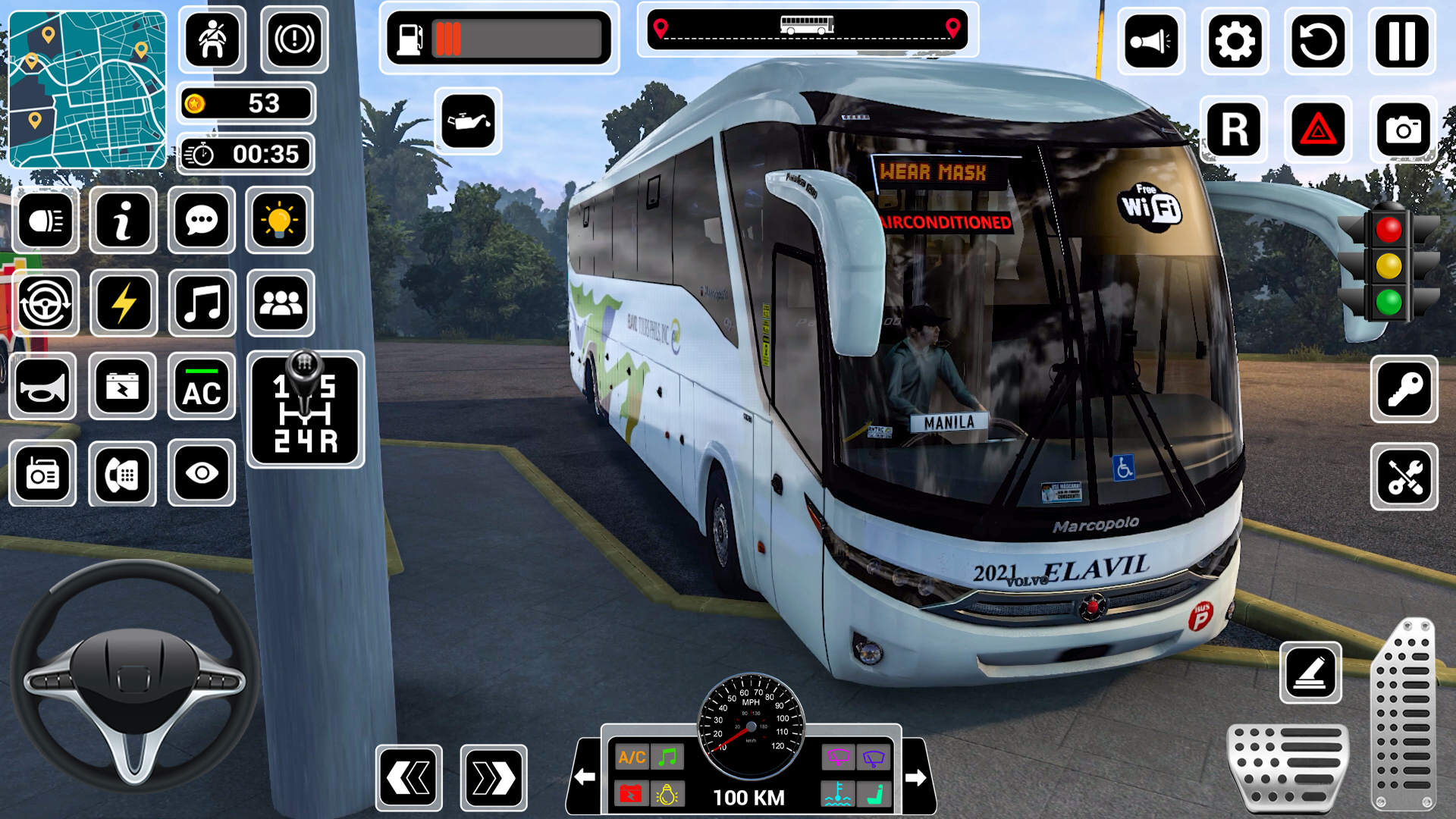Tap the steering wheel mode icon
The image size is (1456, 819).
click(x=45, y=301)
